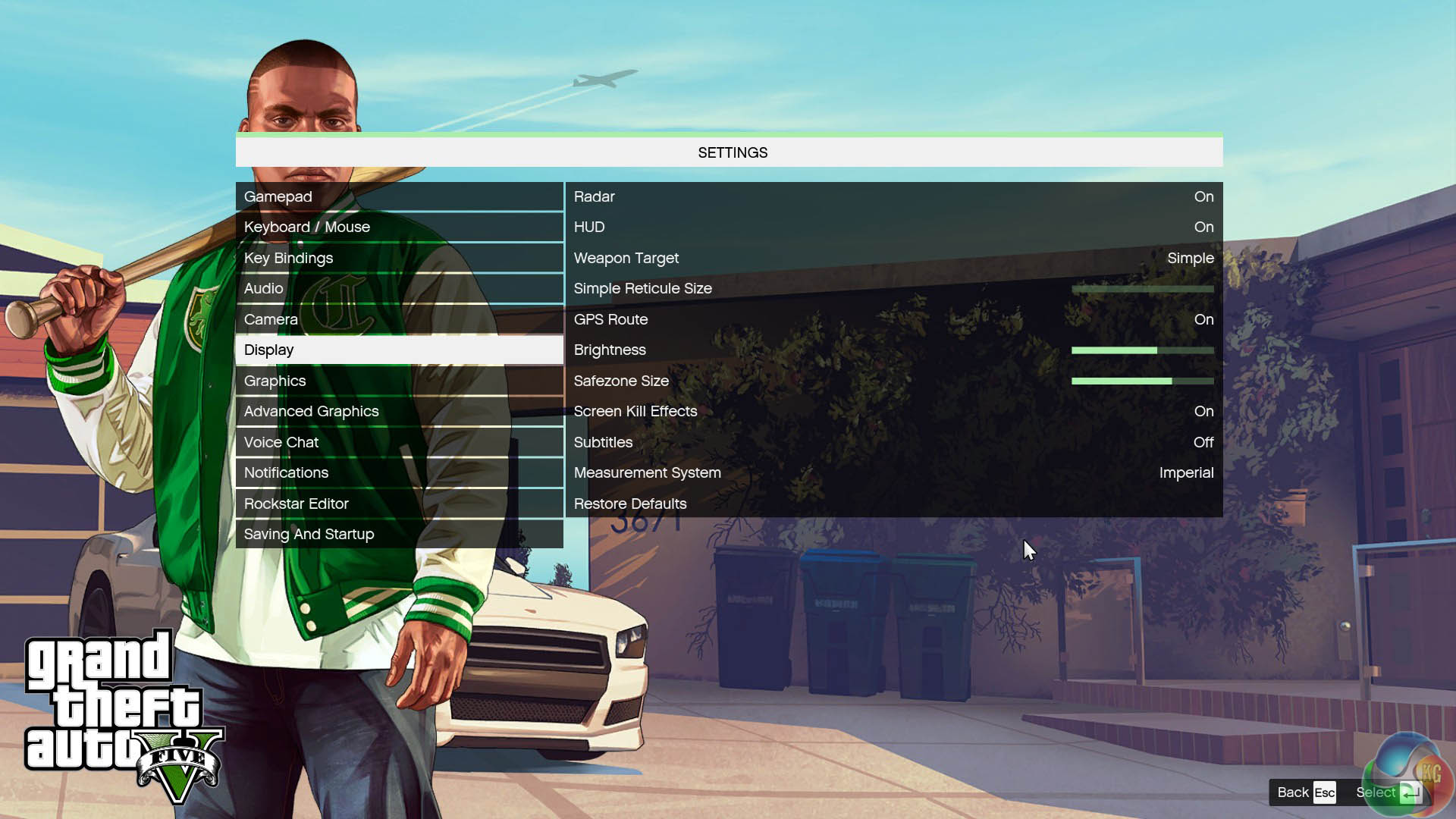The height and width of the screenshot is (819, 1456).
Task: Open Saving And Startup settings
Action: point(399,534)
